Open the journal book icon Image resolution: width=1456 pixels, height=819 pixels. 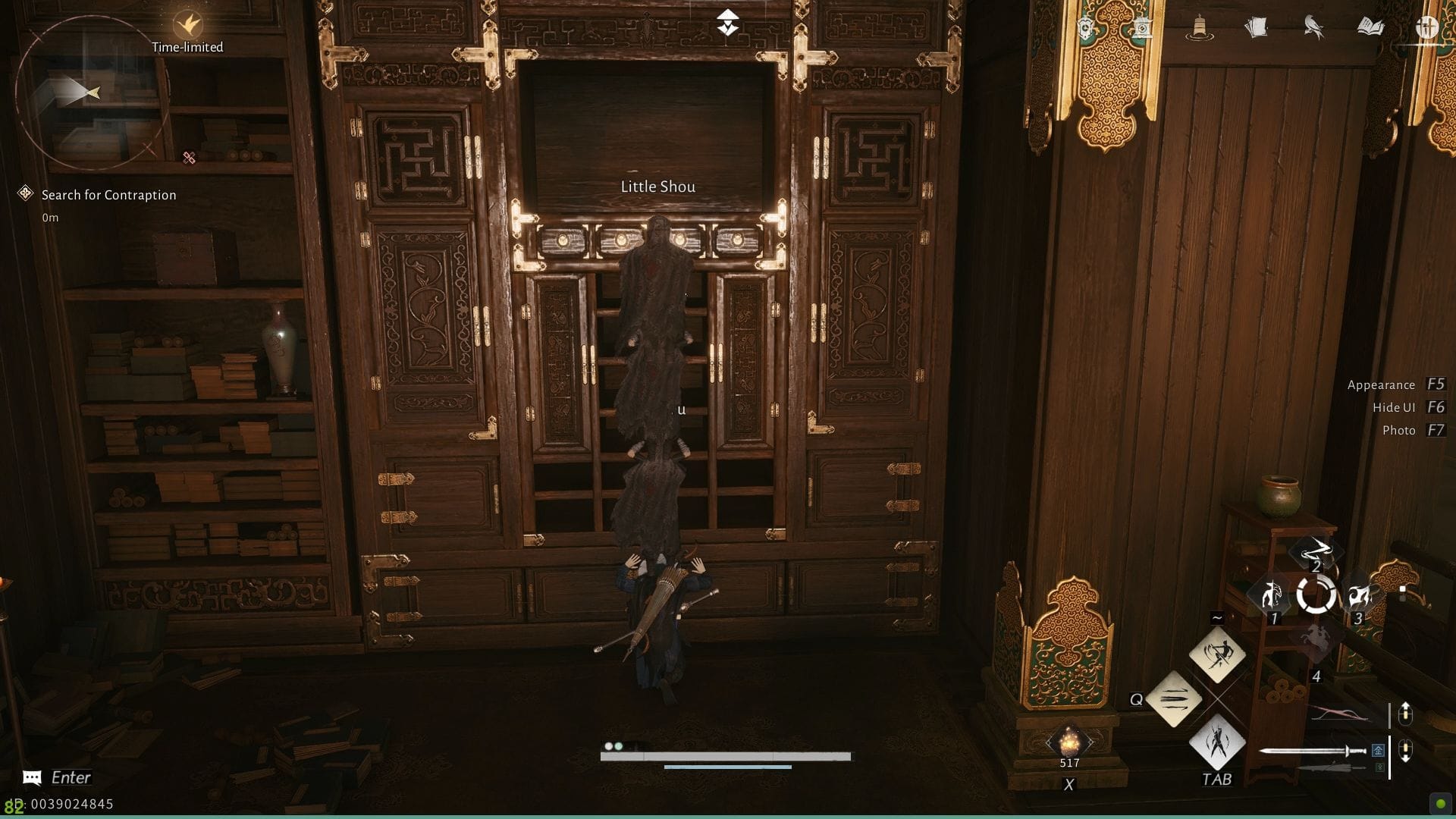[1371, 25]
